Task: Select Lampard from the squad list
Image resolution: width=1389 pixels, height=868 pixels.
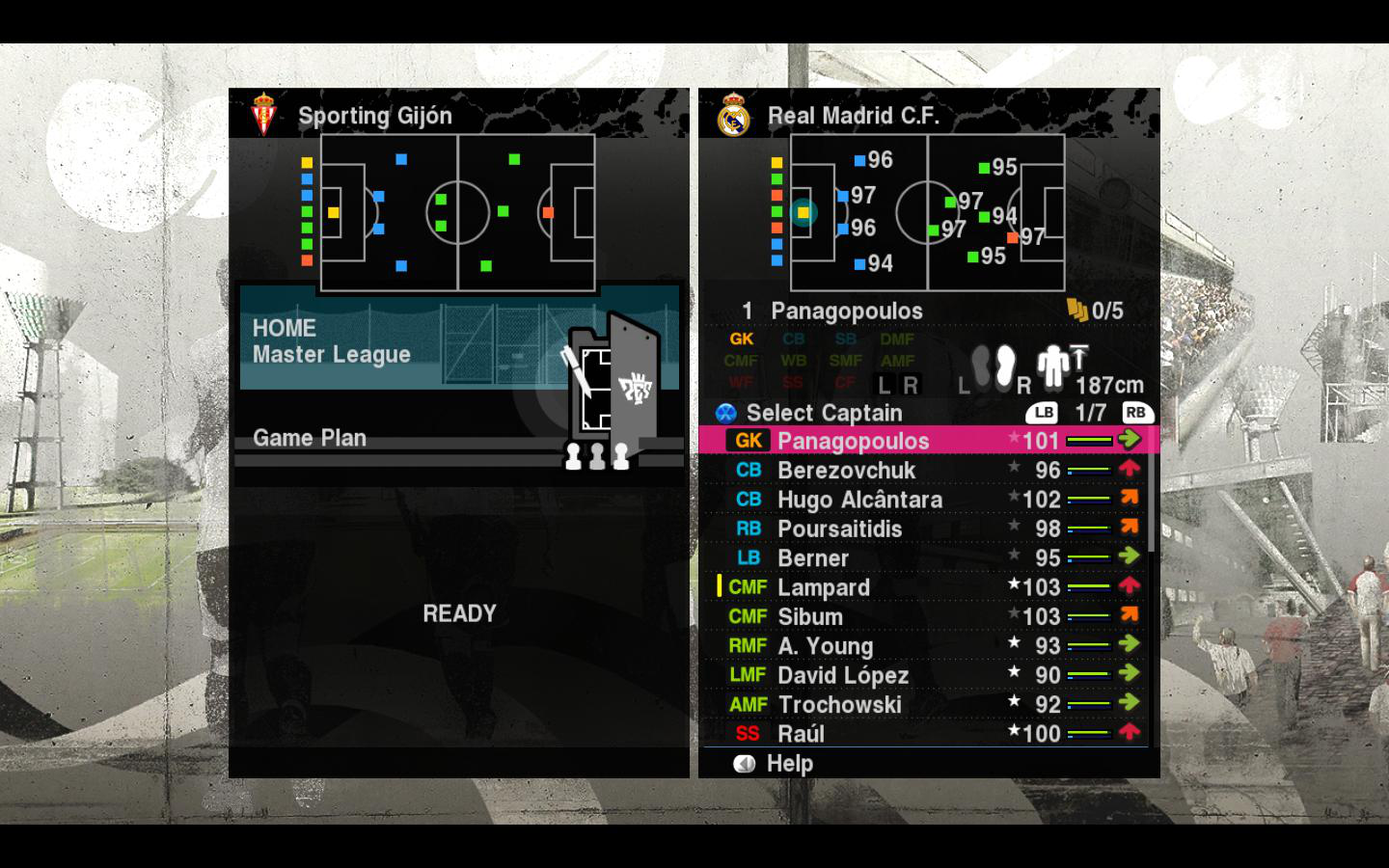Action: click(x=824, y=587)
